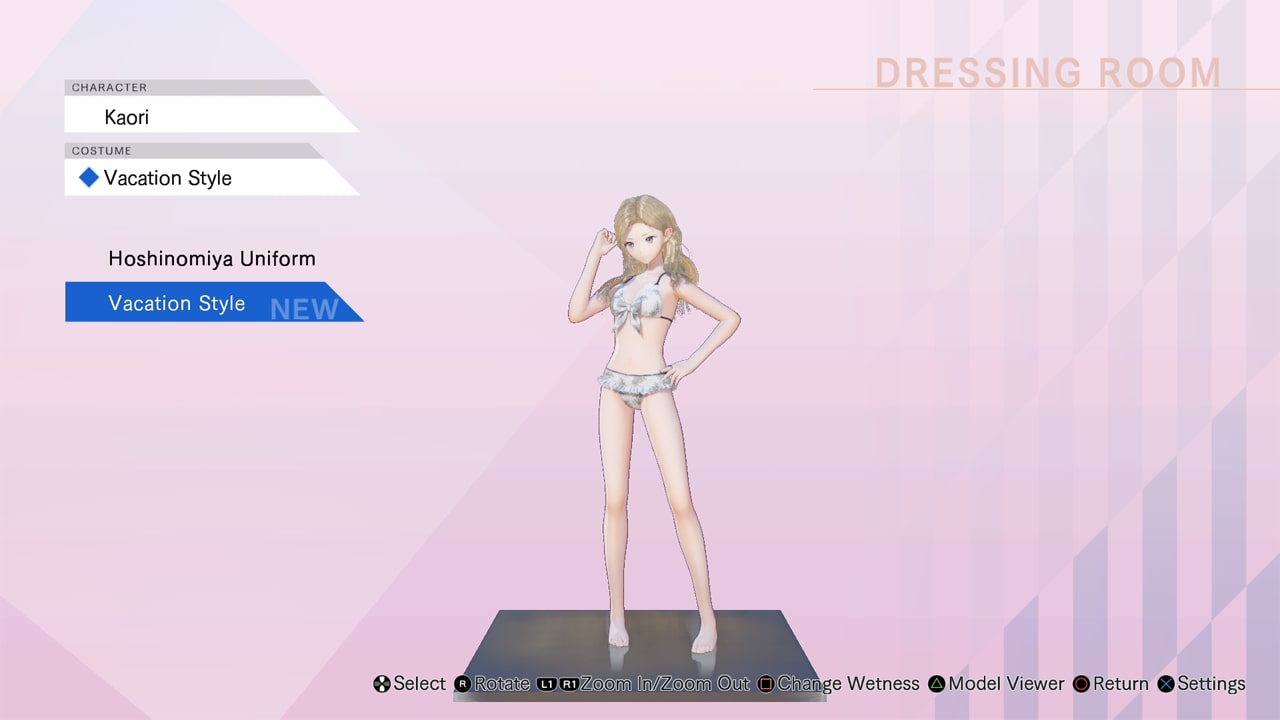Image resolution: width=1280 pixels, height=720 pixels.
Task: Click the X Settings icon
Action: [1165, 684]
